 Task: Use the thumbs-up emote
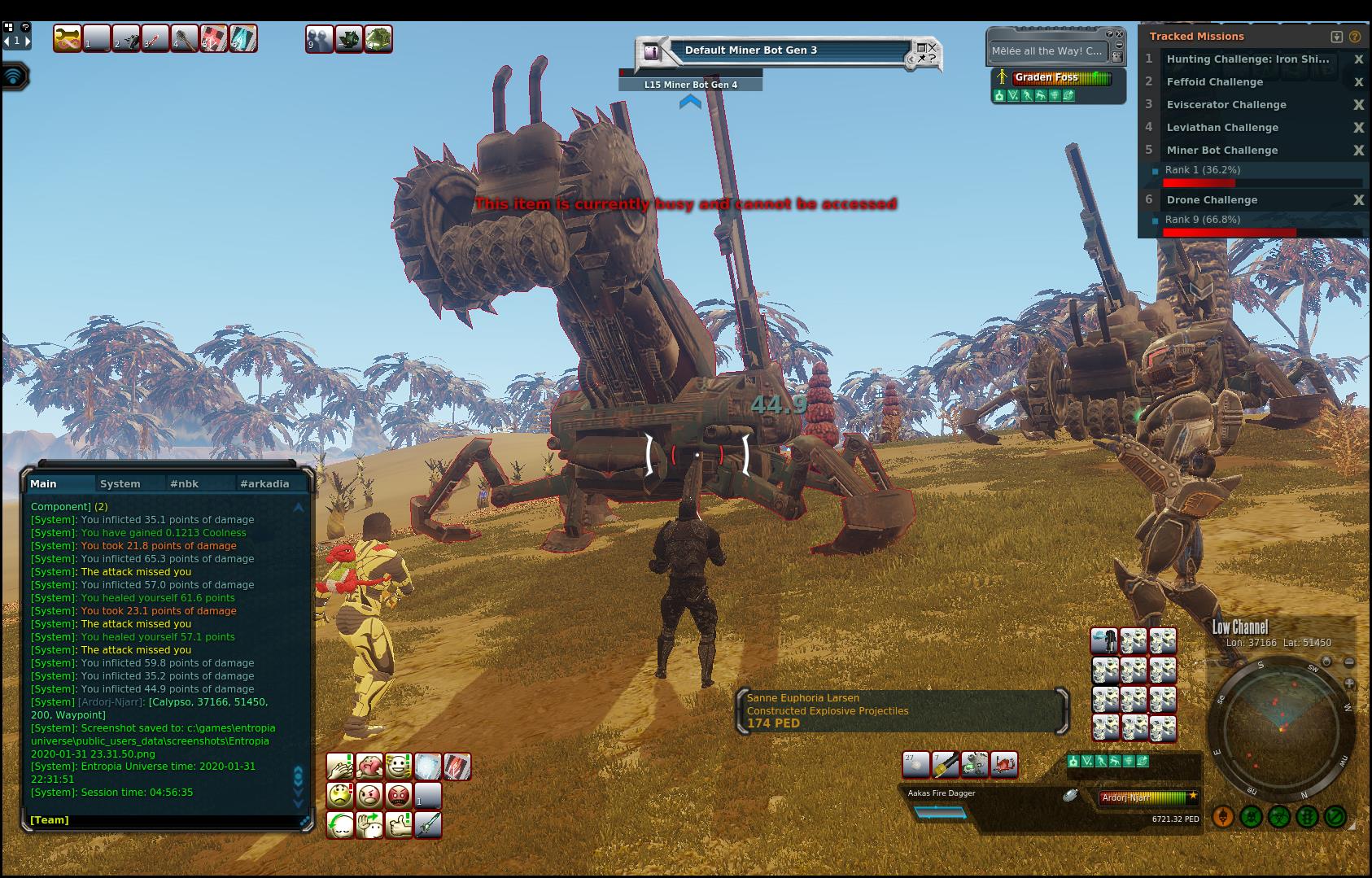coord(399,824)
